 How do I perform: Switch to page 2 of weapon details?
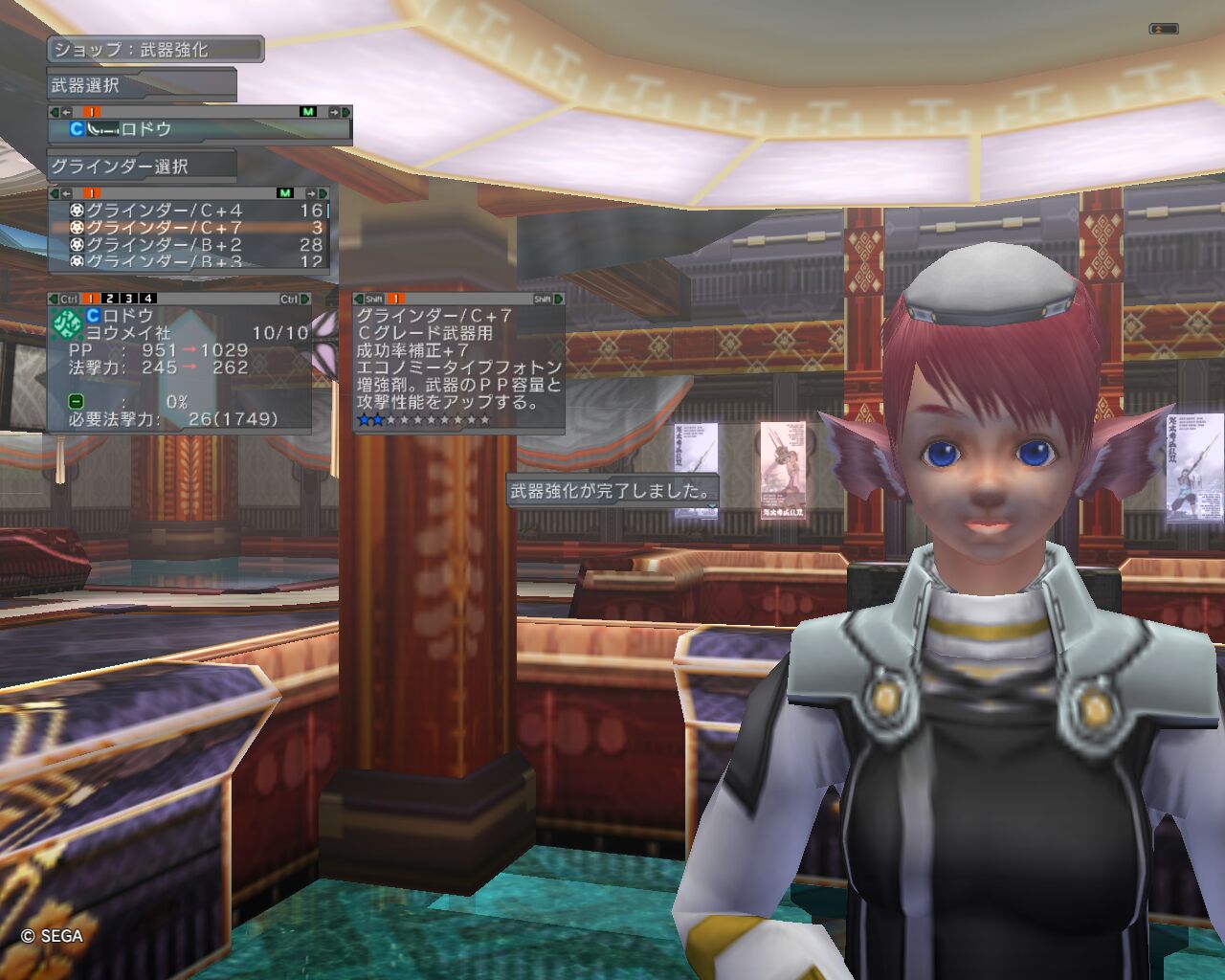click(x=110, y=300)
